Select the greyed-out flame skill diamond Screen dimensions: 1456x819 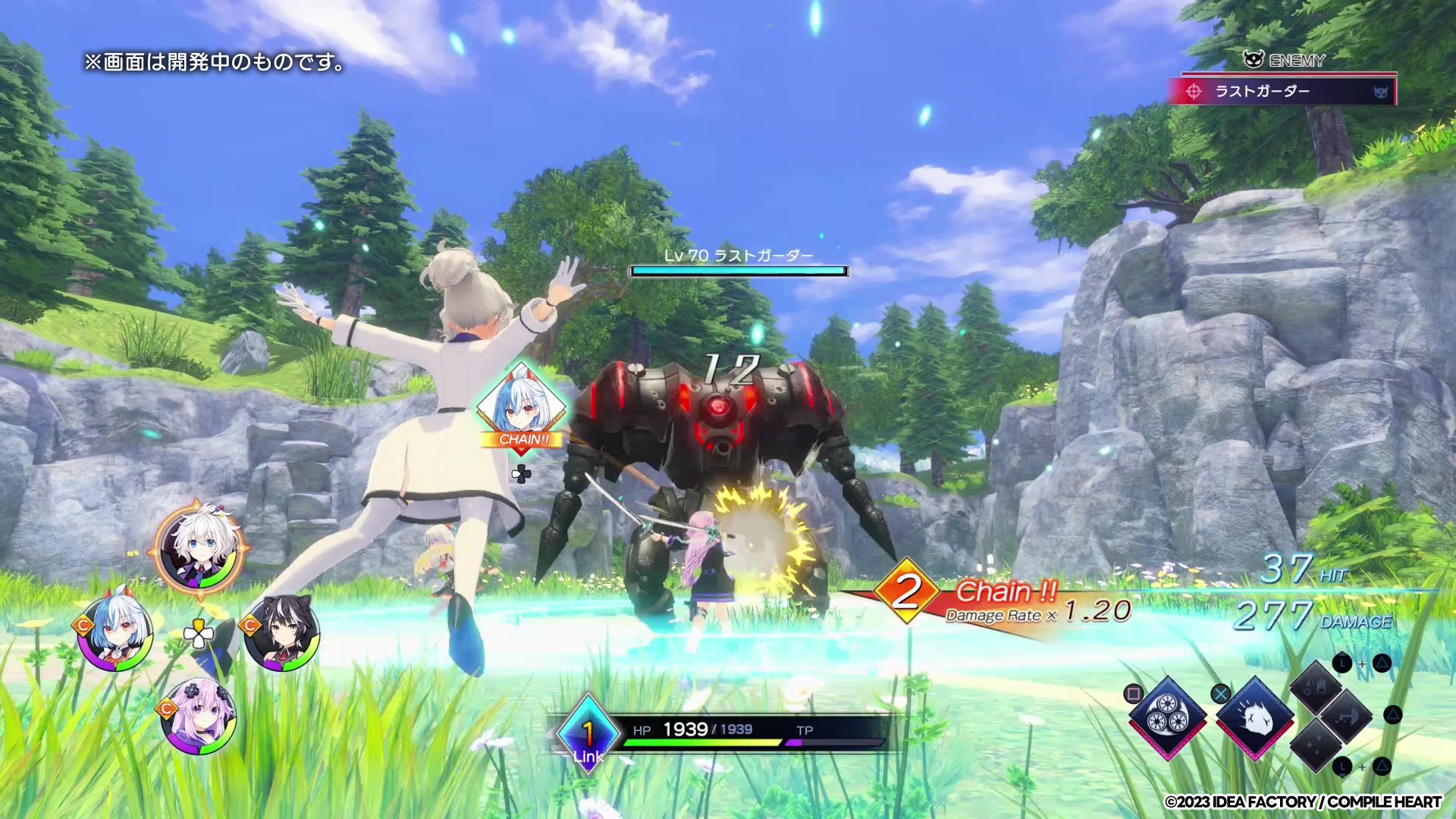[1316, 686]
